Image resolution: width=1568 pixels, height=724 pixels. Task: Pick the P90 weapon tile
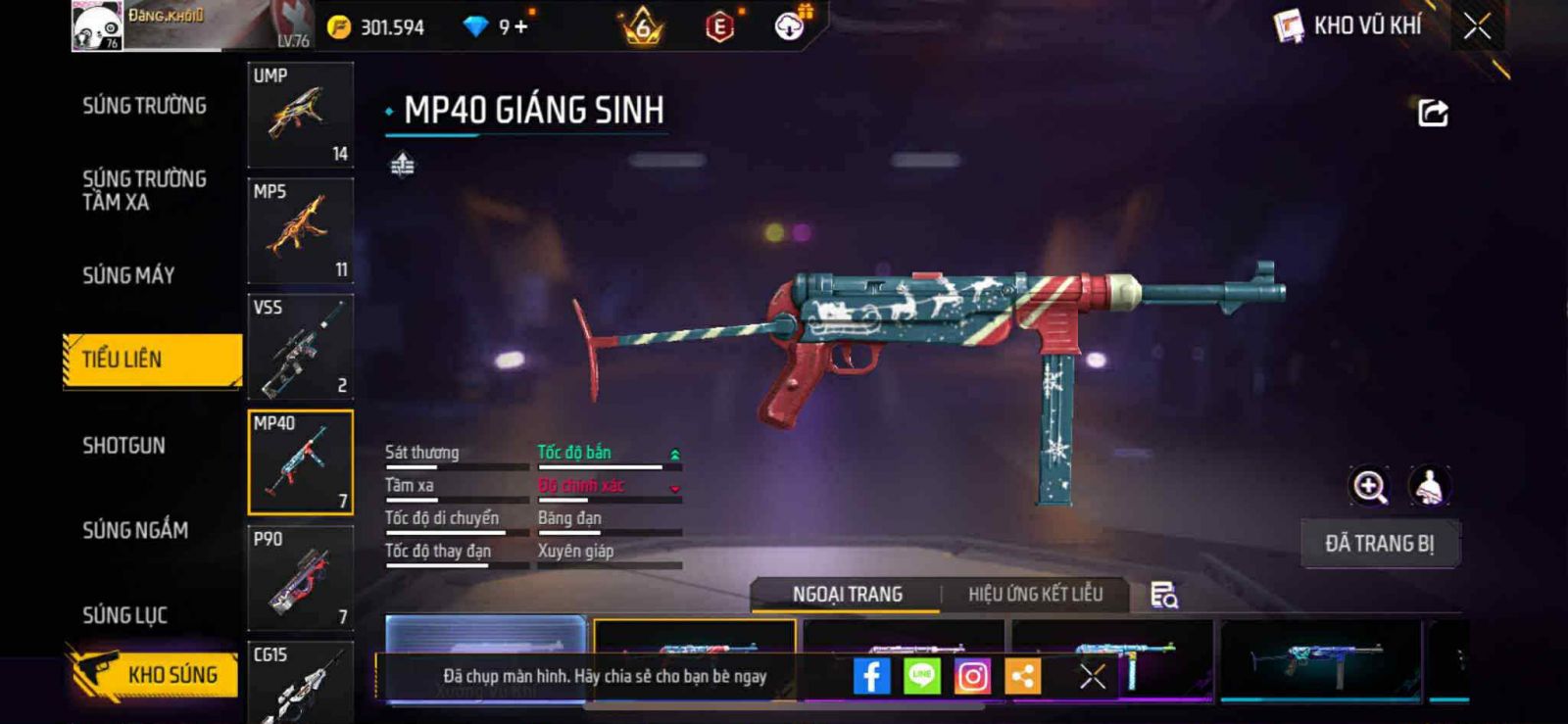[300, 578]
